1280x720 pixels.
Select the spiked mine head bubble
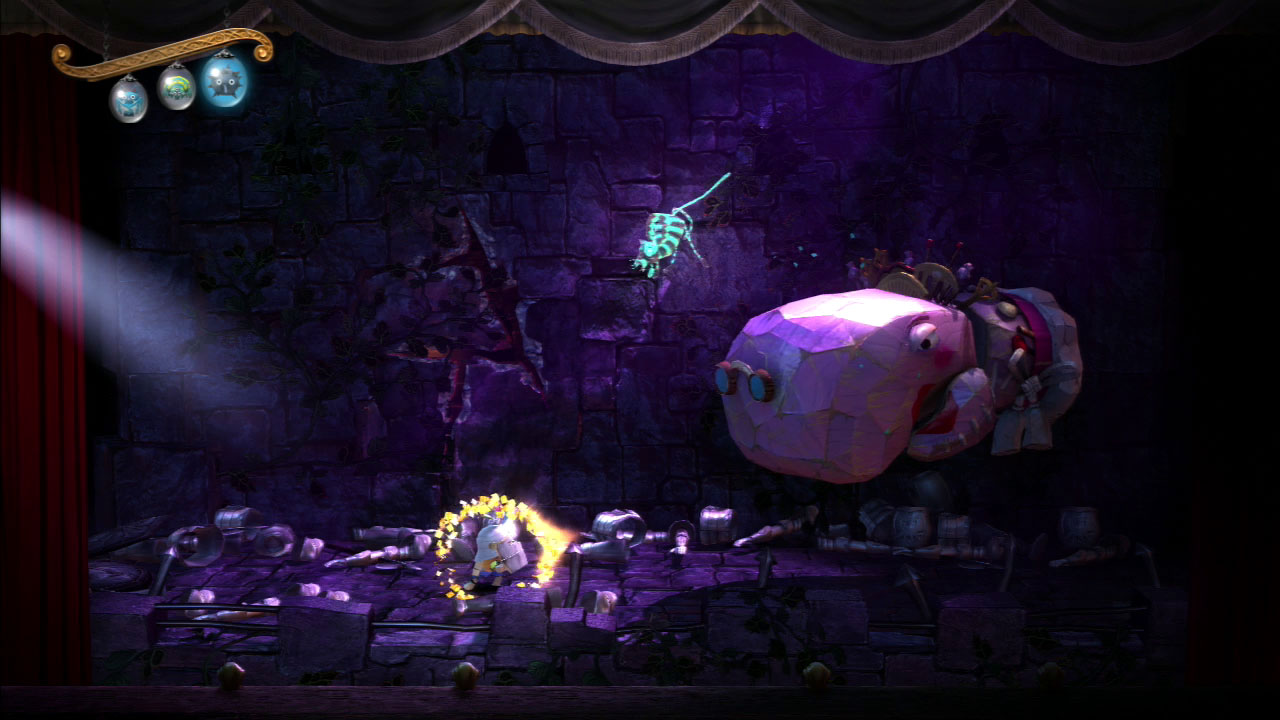(226, 81)
